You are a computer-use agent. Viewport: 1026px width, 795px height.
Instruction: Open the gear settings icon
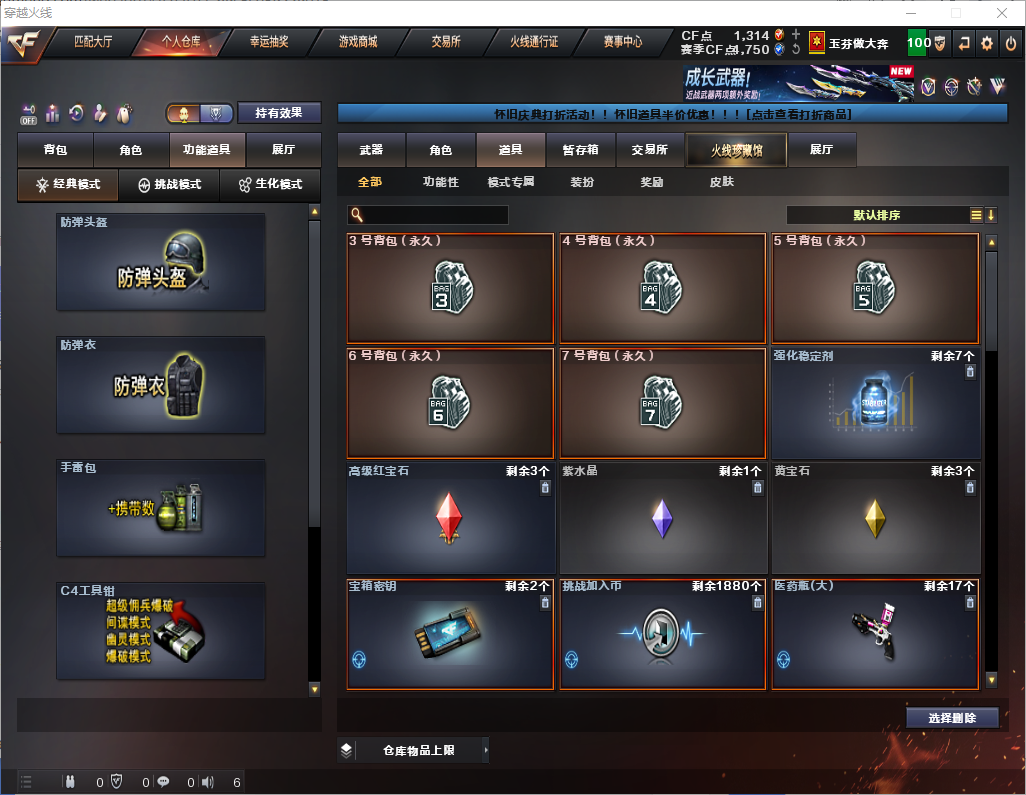[987, 43]
